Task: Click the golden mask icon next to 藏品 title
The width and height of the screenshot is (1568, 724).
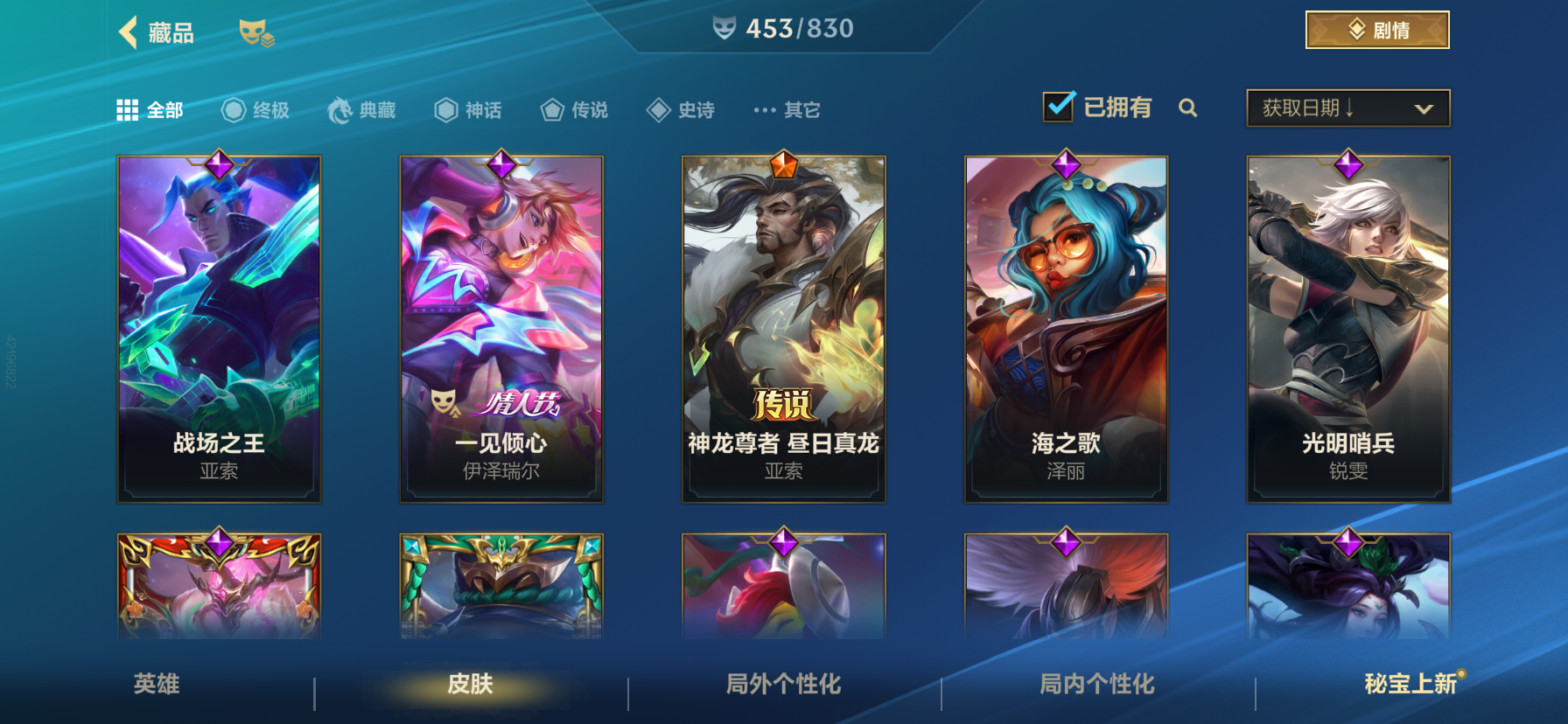Action: 258,32
